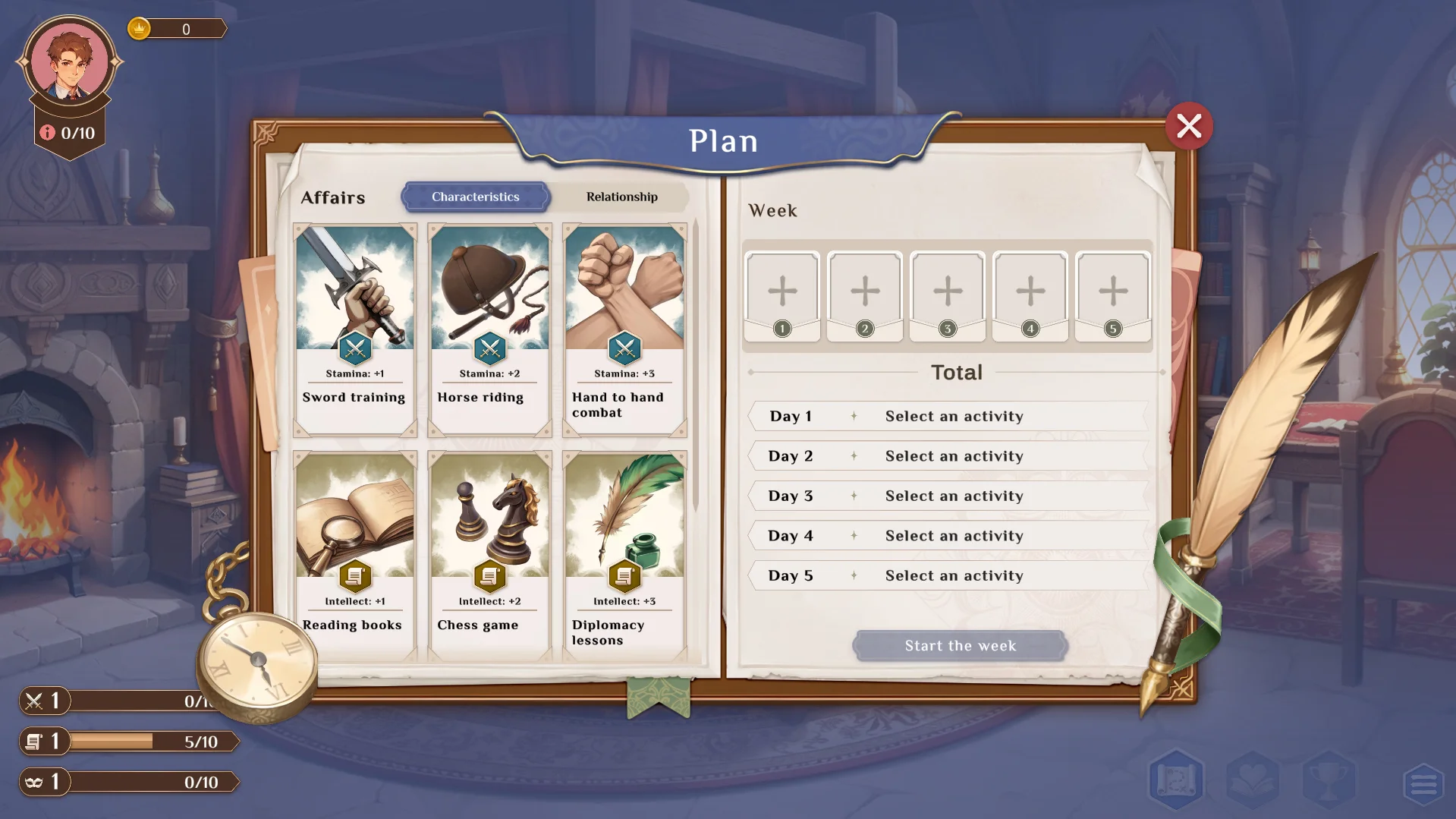This screenshot has height=819, width=1456.
Task: Open week slot number 1
Action: point(782,296)
